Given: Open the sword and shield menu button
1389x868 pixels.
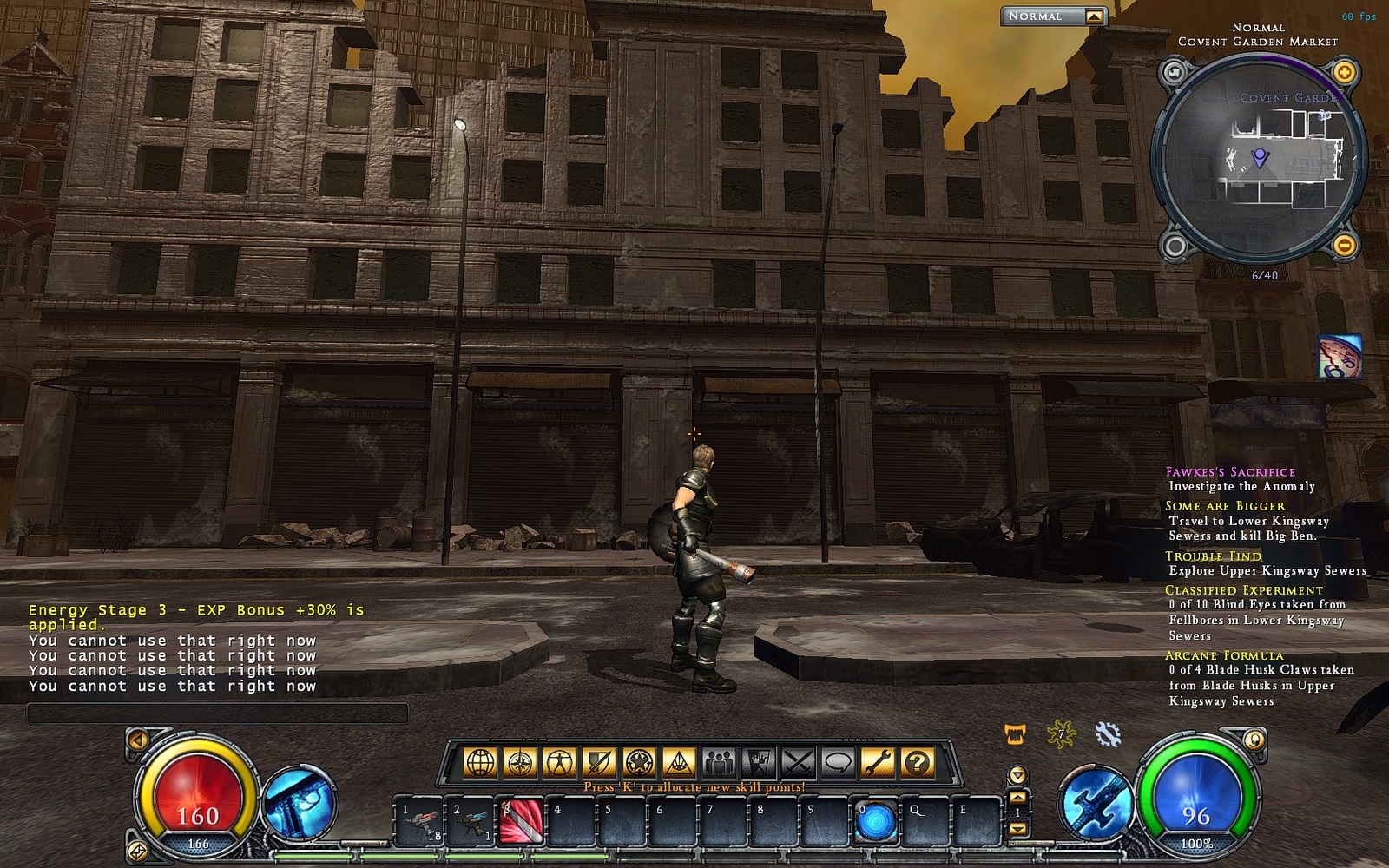Looking at the screenshot, I should coord(600,763).
